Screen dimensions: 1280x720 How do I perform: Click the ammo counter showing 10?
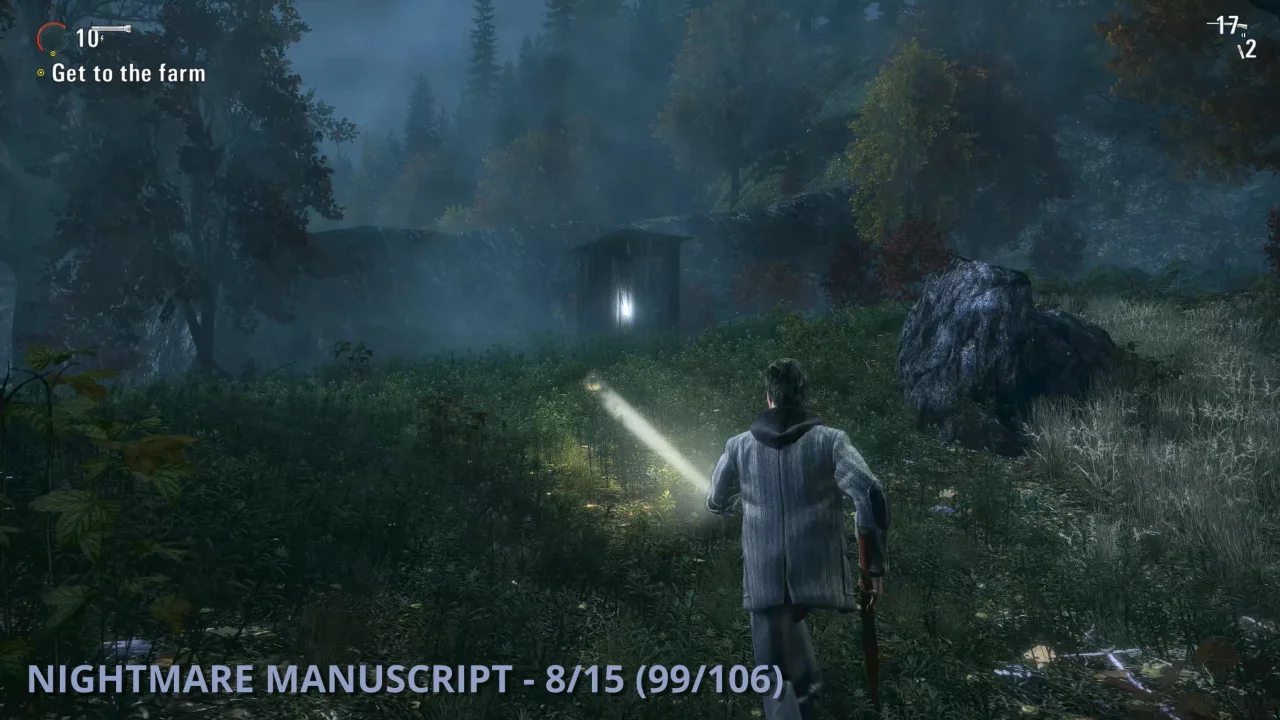[x=87, y=37]
